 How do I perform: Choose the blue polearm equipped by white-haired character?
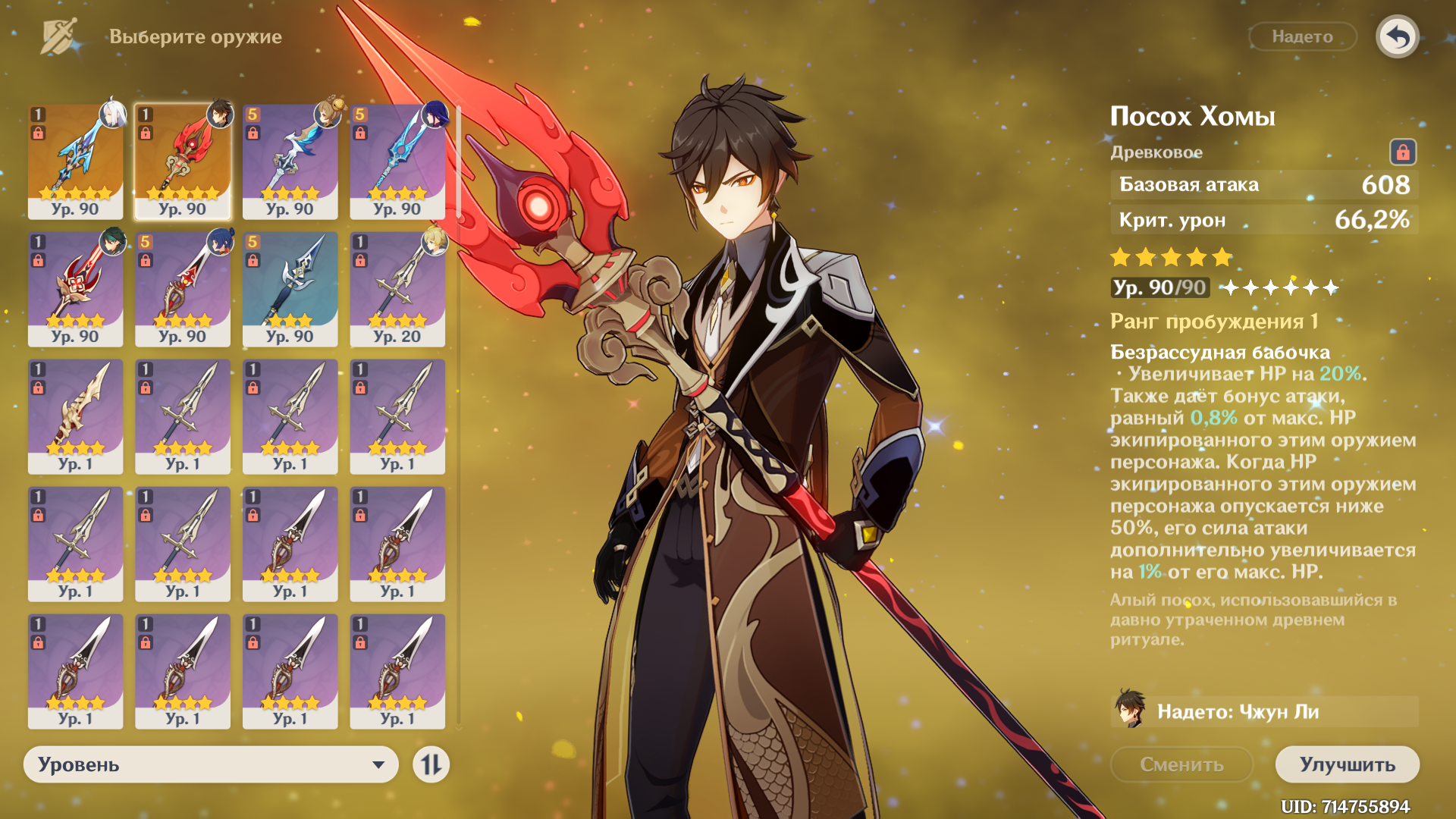tap(75, 162)
